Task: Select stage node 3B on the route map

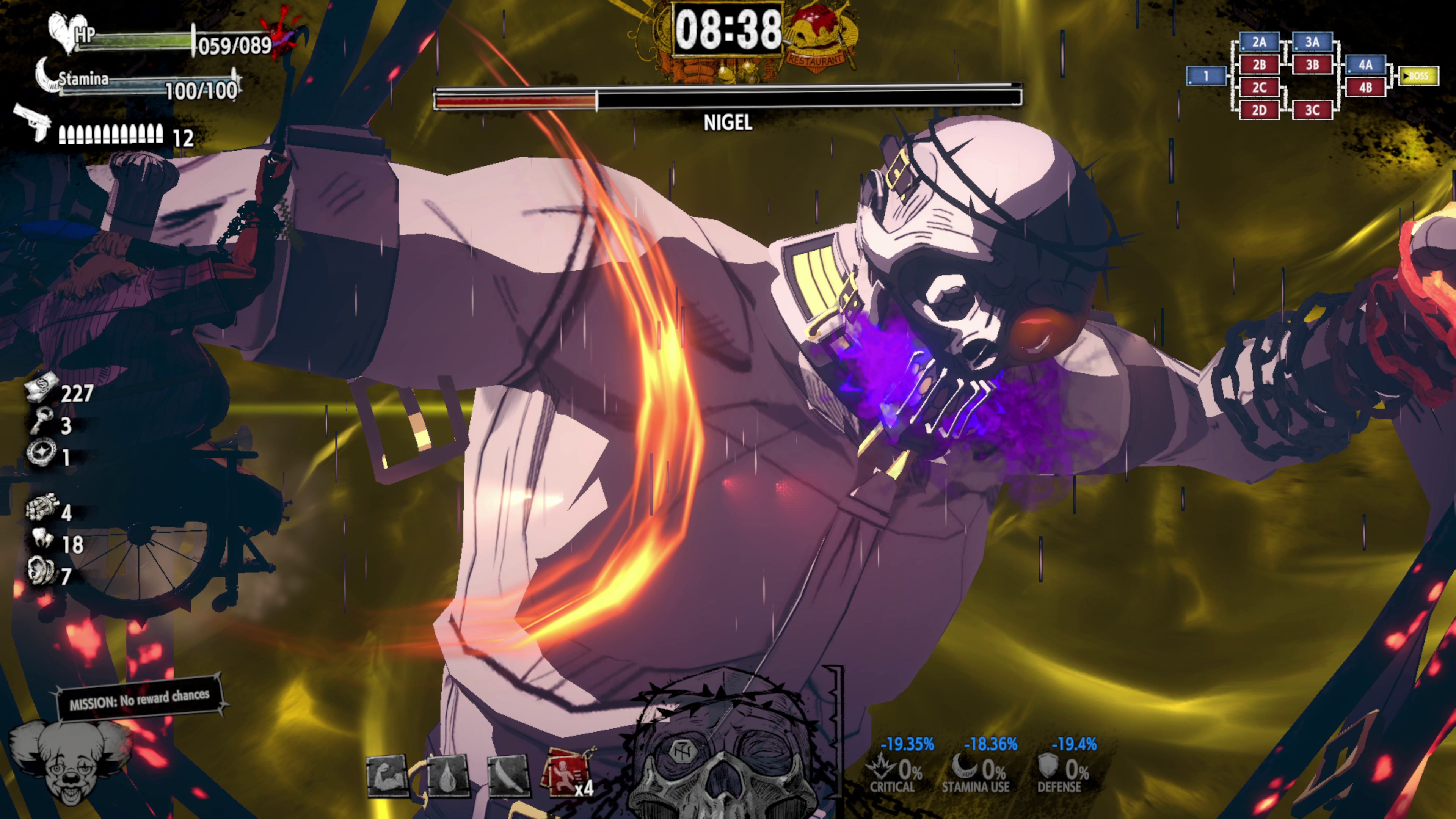Action: tap(1312, 64)
